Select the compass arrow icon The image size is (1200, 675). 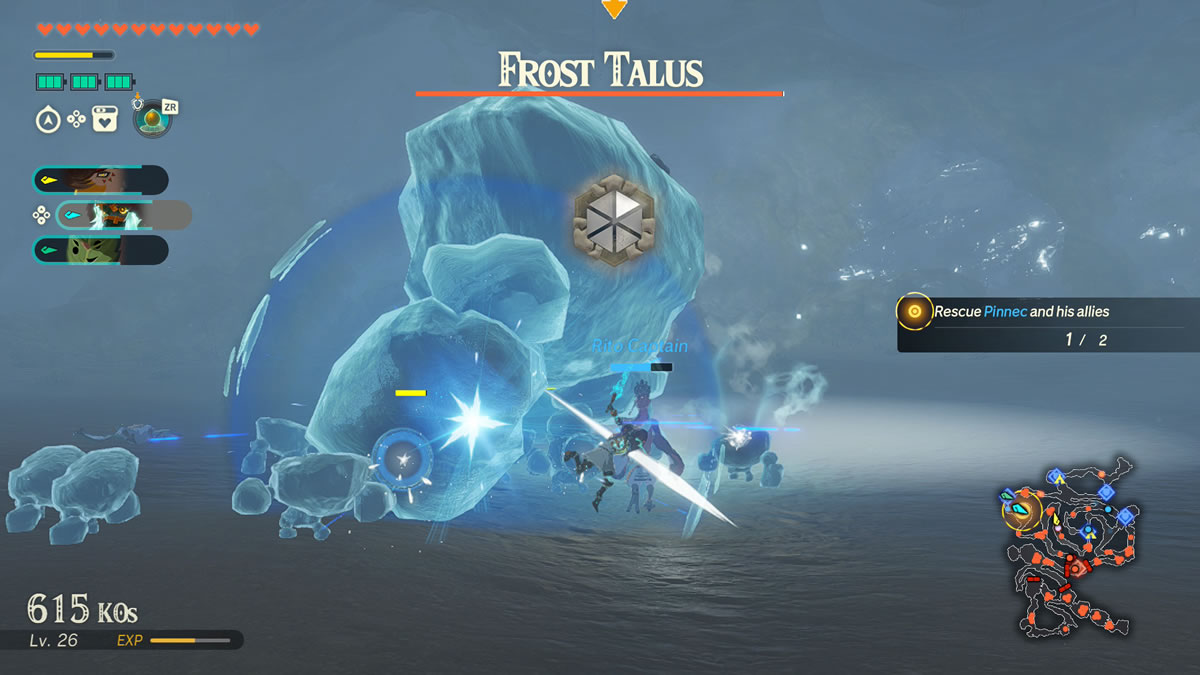tap(48, 120)
